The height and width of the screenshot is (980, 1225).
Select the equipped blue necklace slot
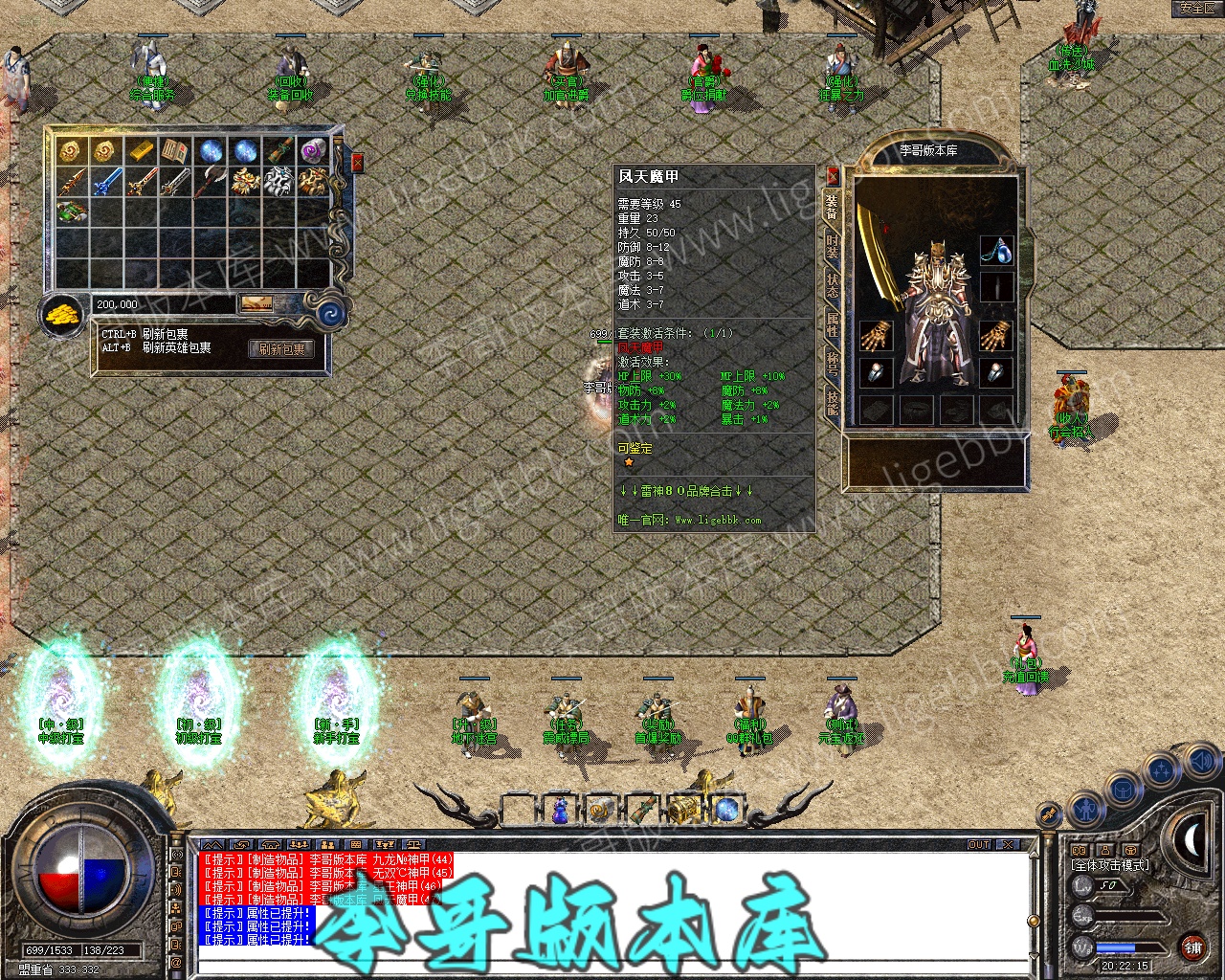(996, 250)
